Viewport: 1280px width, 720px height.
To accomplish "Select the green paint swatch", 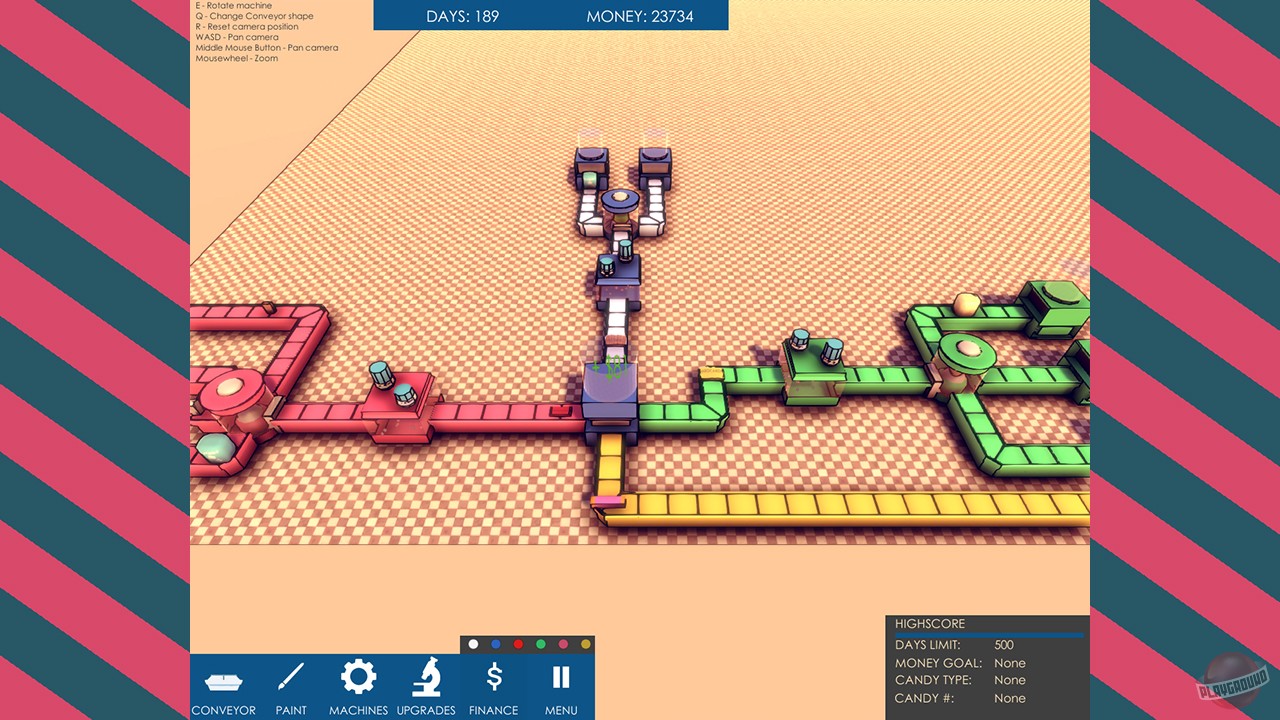I will point(543,644).
